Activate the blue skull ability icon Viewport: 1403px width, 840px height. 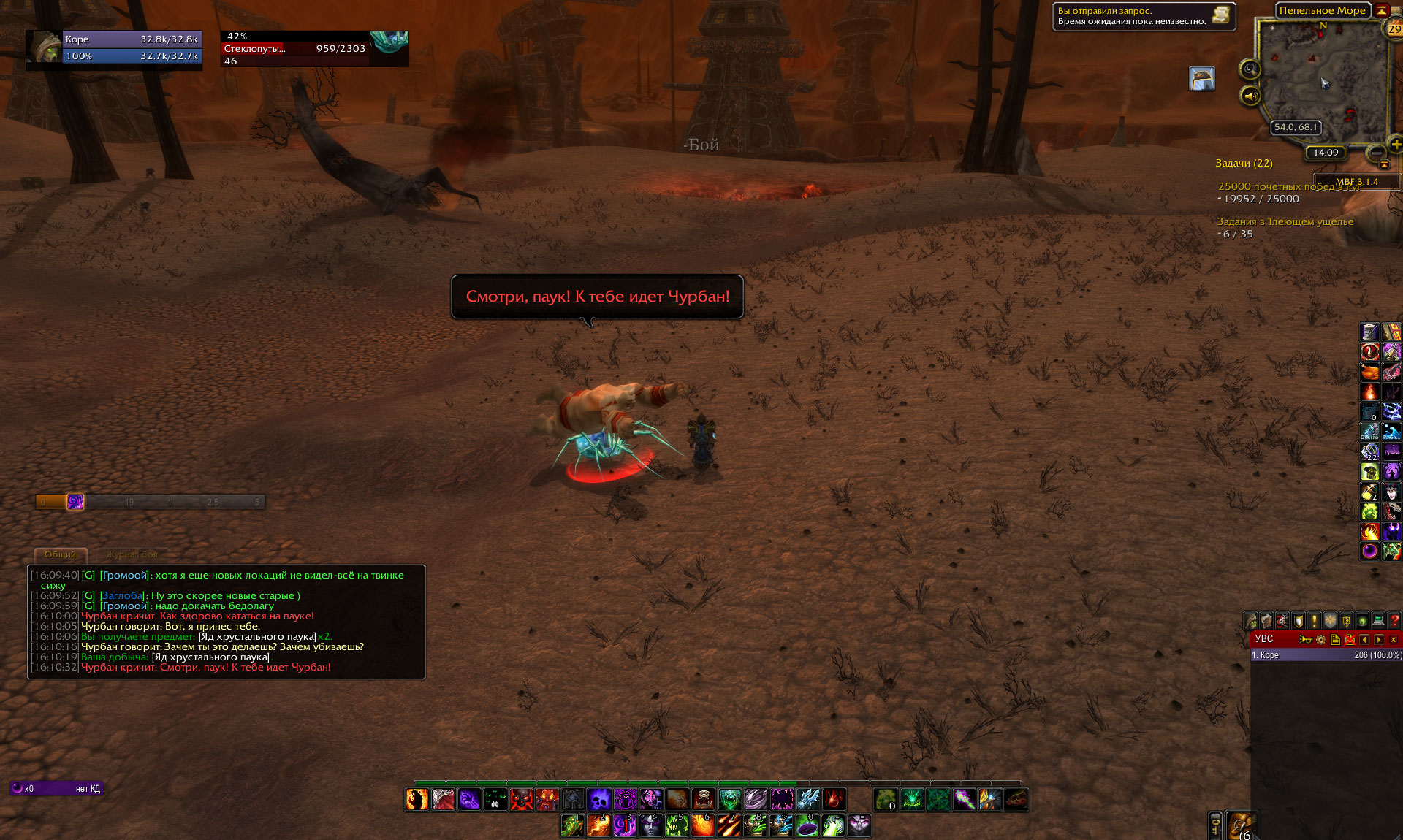[x=599, y=799]
